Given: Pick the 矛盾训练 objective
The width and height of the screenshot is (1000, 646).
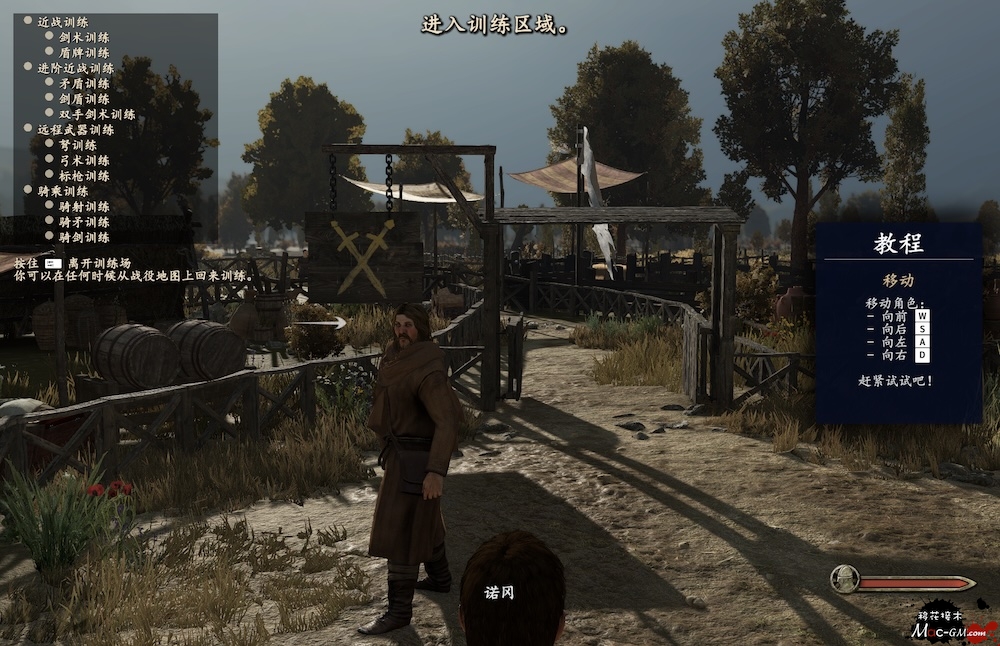Looking at the screenshot, I should coord(83,84).
